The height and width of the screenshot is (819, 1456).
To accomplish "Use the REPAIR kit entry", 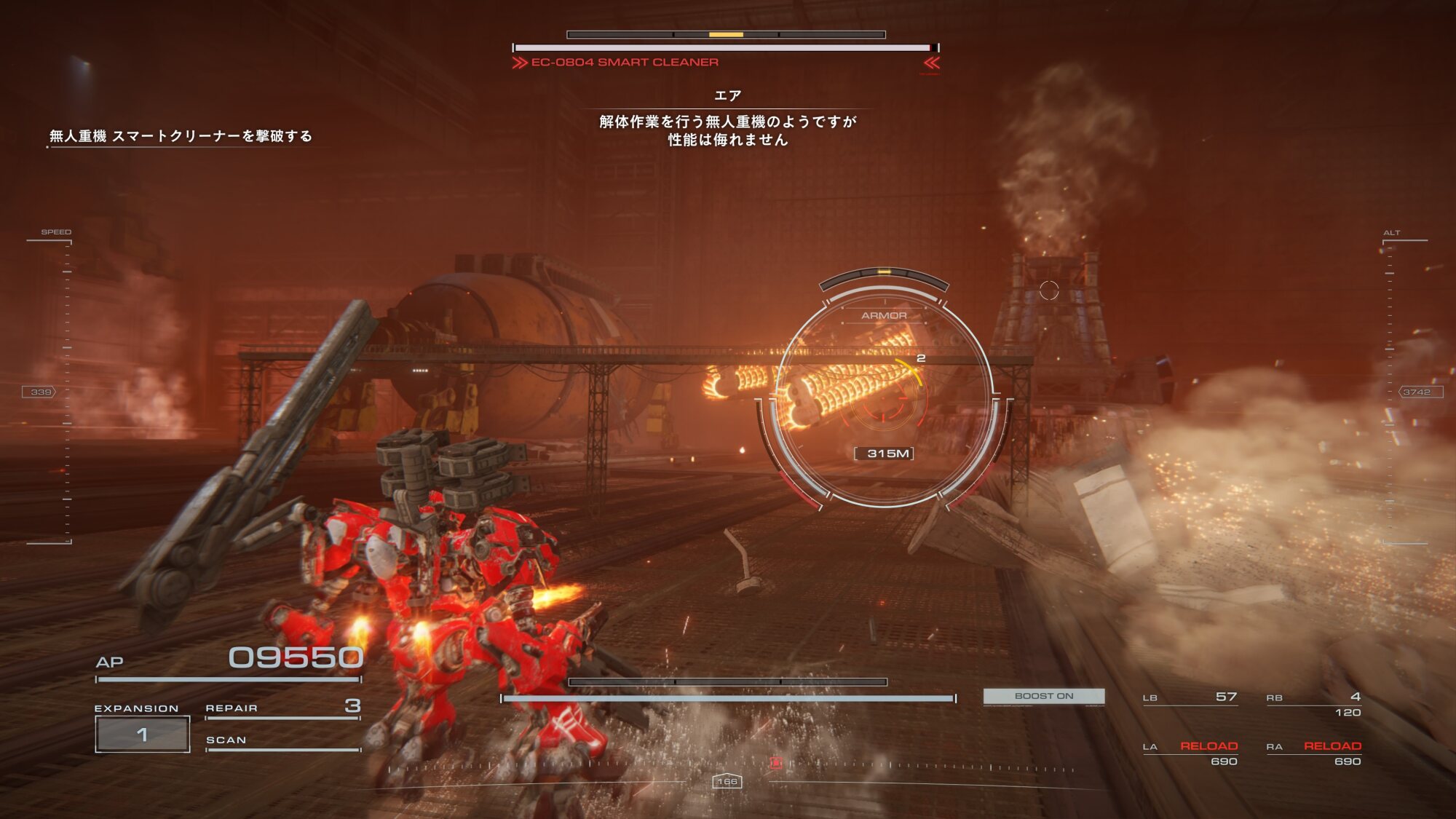I will 282,708.
